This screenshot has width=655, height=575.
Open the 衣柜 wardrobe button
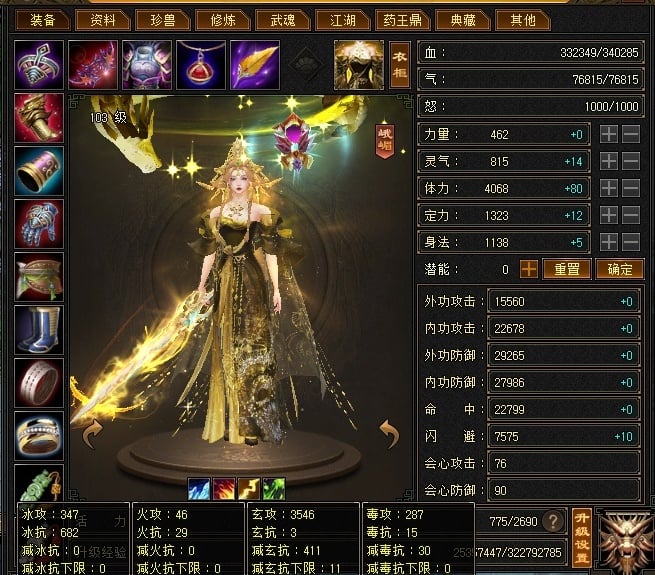[x=399, y=65]
